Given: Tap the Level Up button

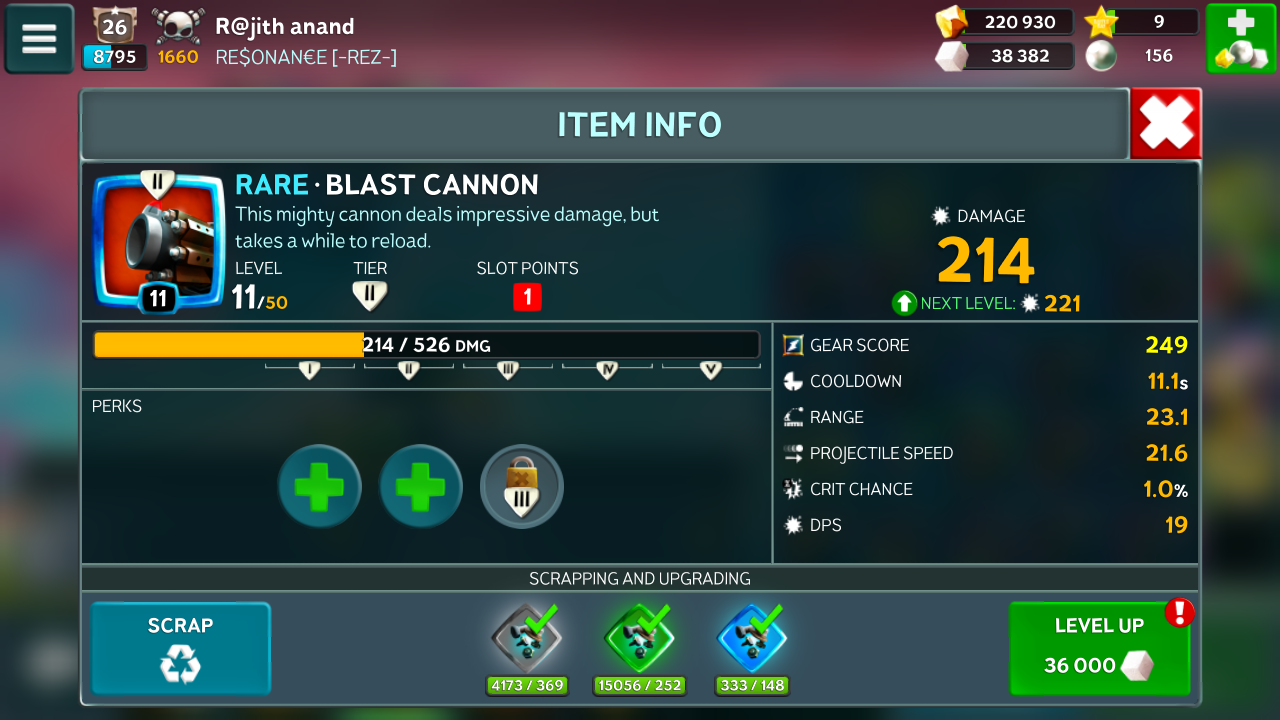Looking at the screenshot, I should click(1099, 648).
